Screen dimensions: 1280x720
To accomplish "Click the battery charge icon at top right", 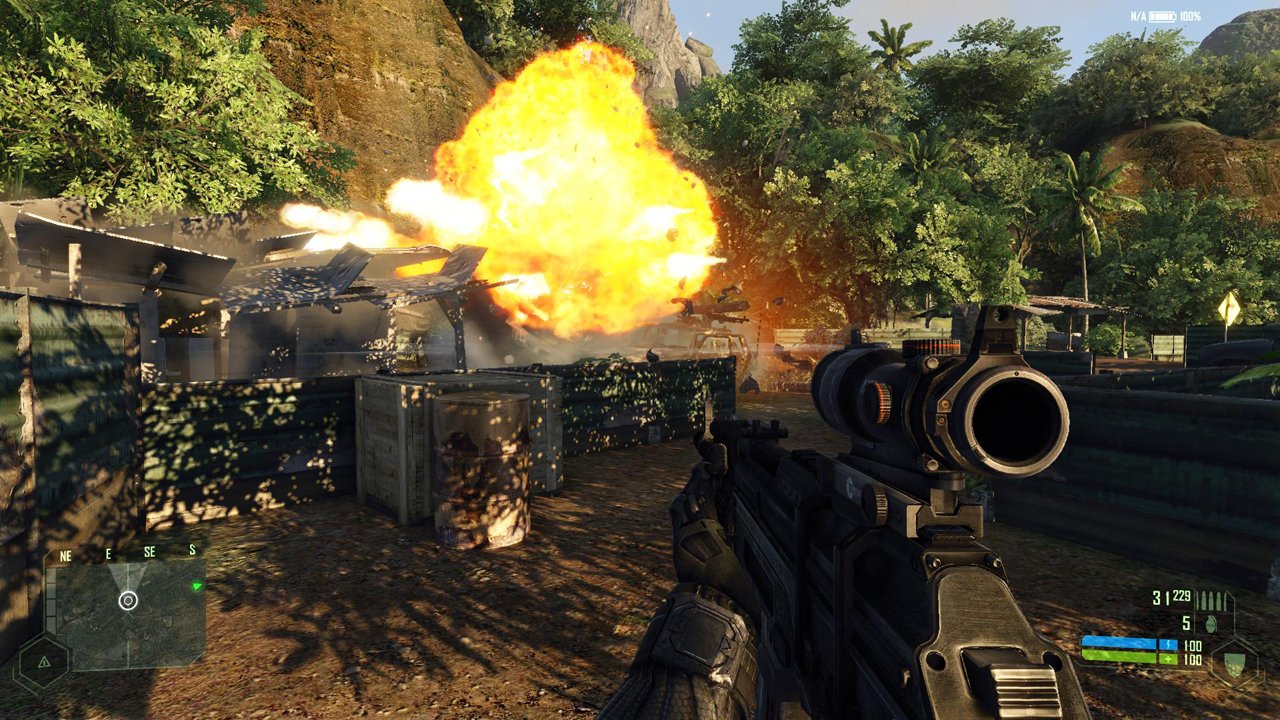I will pos(1162,16).
